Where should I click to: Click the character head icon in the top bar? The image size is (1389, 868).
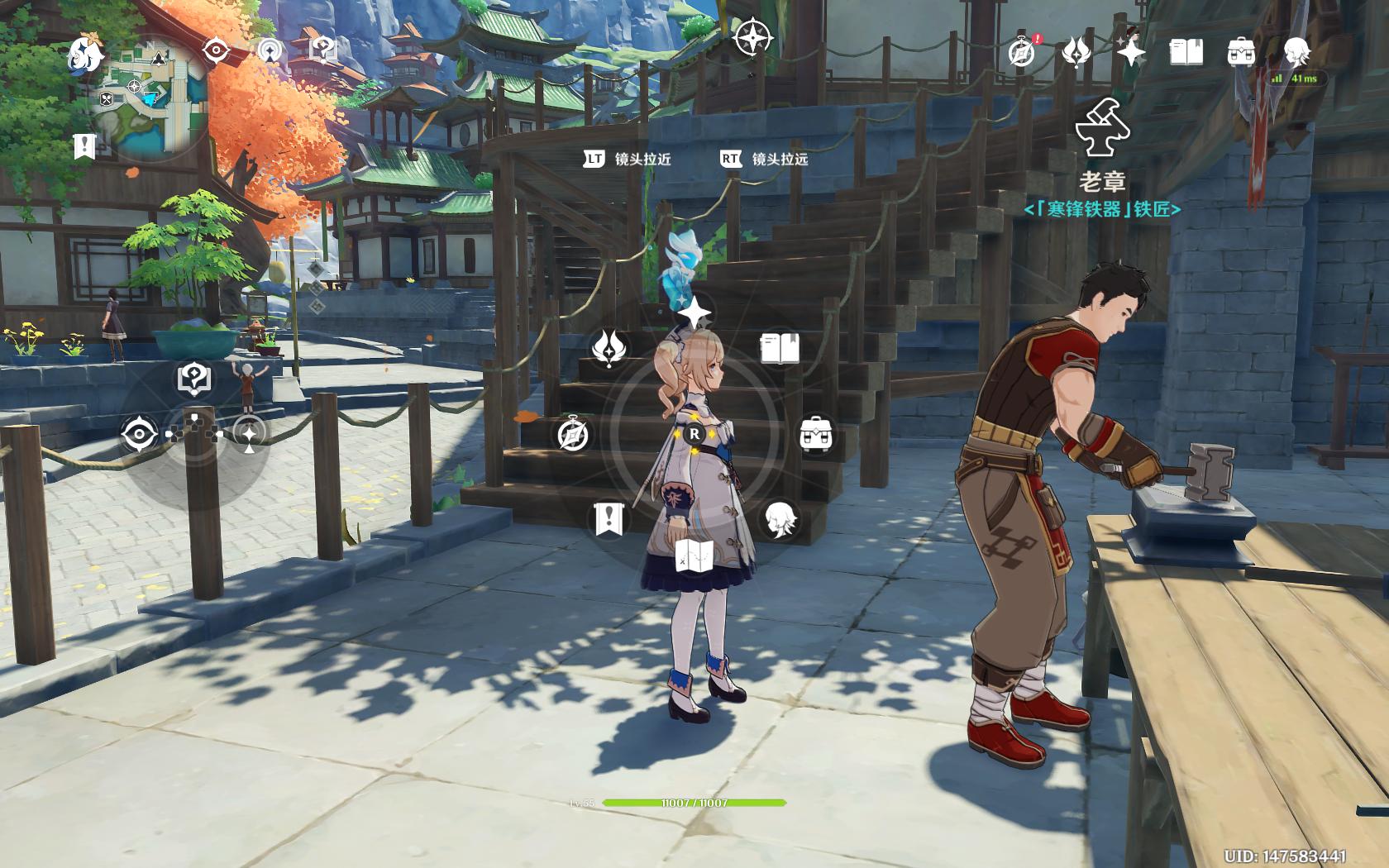point(1296,52)
